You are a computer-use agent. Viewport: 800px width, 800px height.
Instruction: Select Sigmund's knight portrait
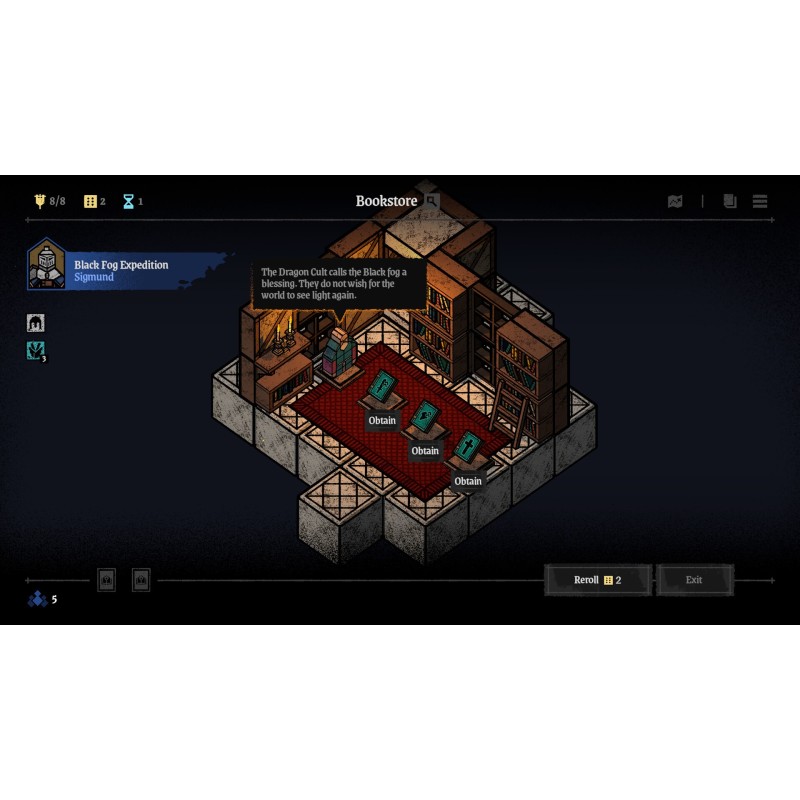(x=46, y=265)
